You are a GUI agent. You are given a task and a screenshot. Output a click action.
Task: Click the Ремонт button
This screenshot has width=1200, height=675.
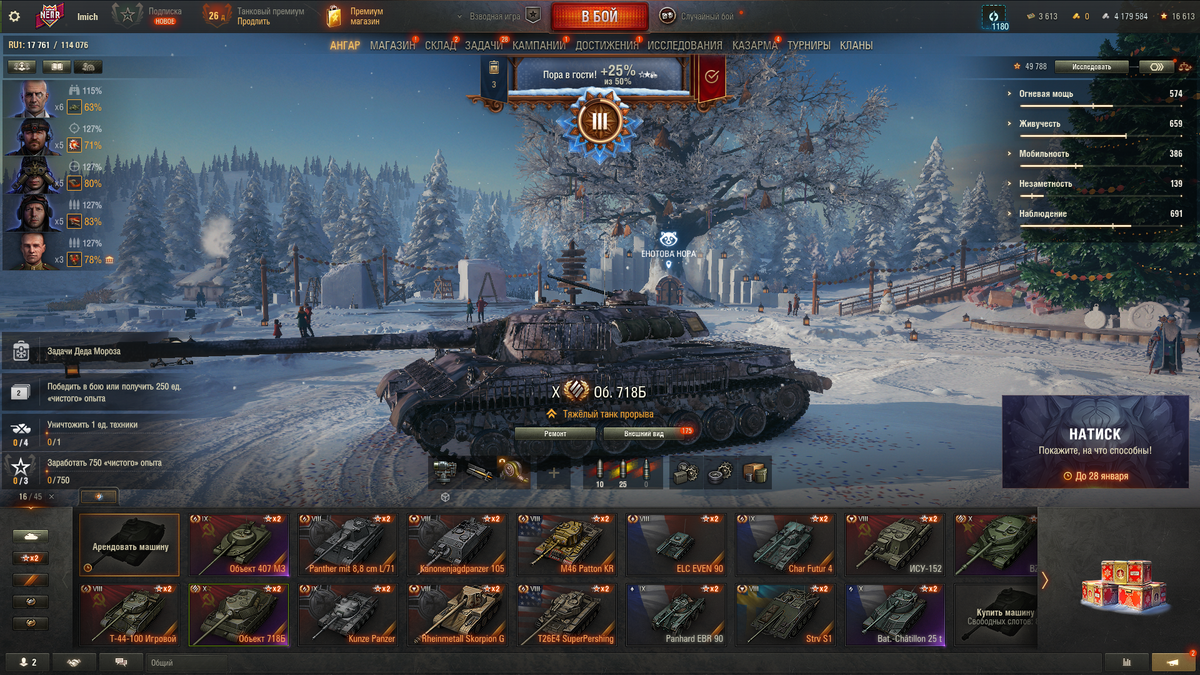(x=555, y=434)
